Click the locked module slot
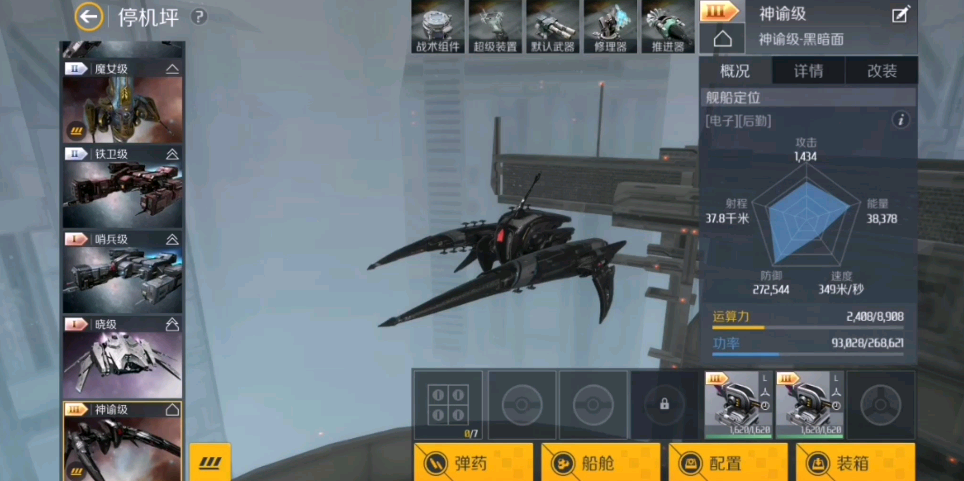964x481 pixels. [x=664, y=404]
